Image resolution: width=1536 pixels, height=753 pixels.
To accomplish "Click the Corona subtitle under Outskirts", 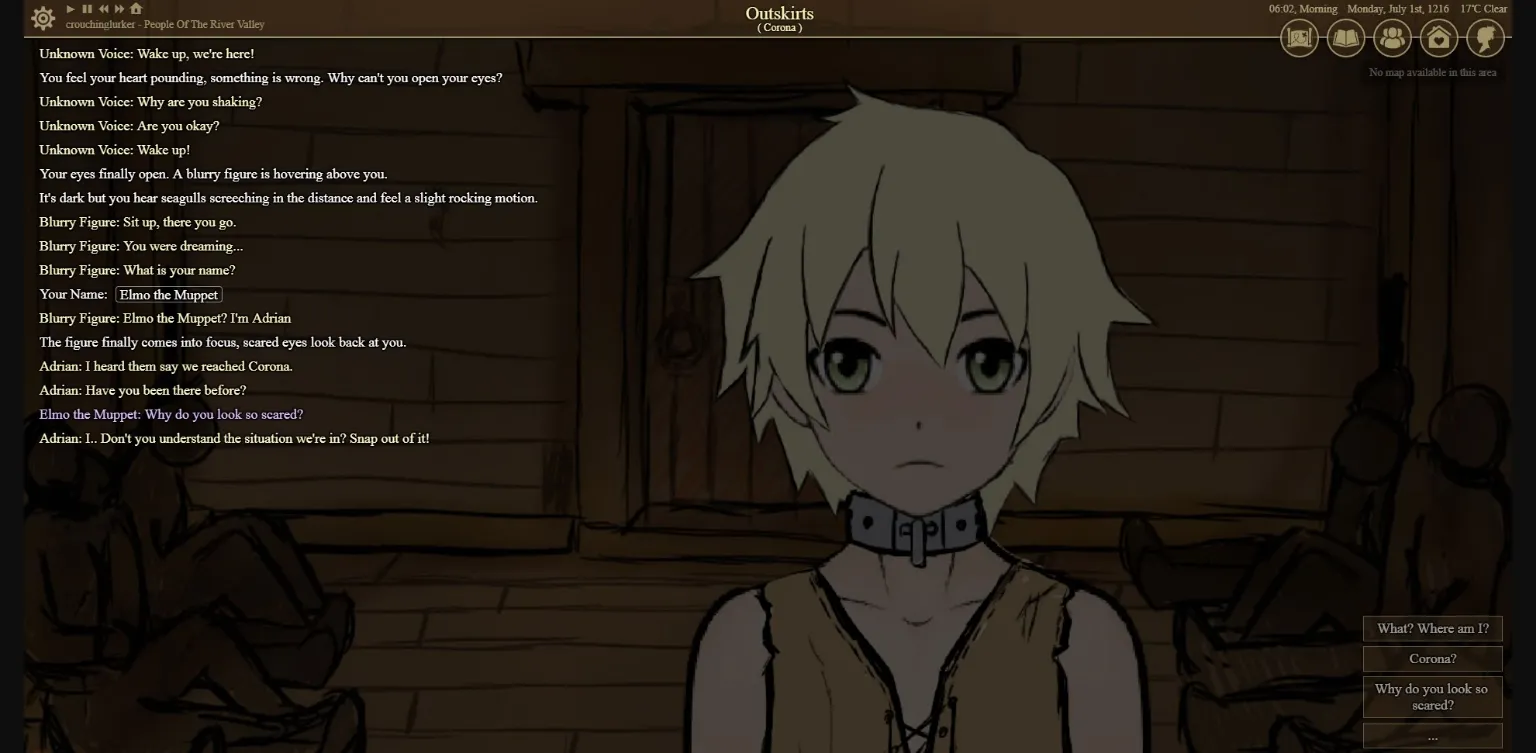I will click(780, 27).
